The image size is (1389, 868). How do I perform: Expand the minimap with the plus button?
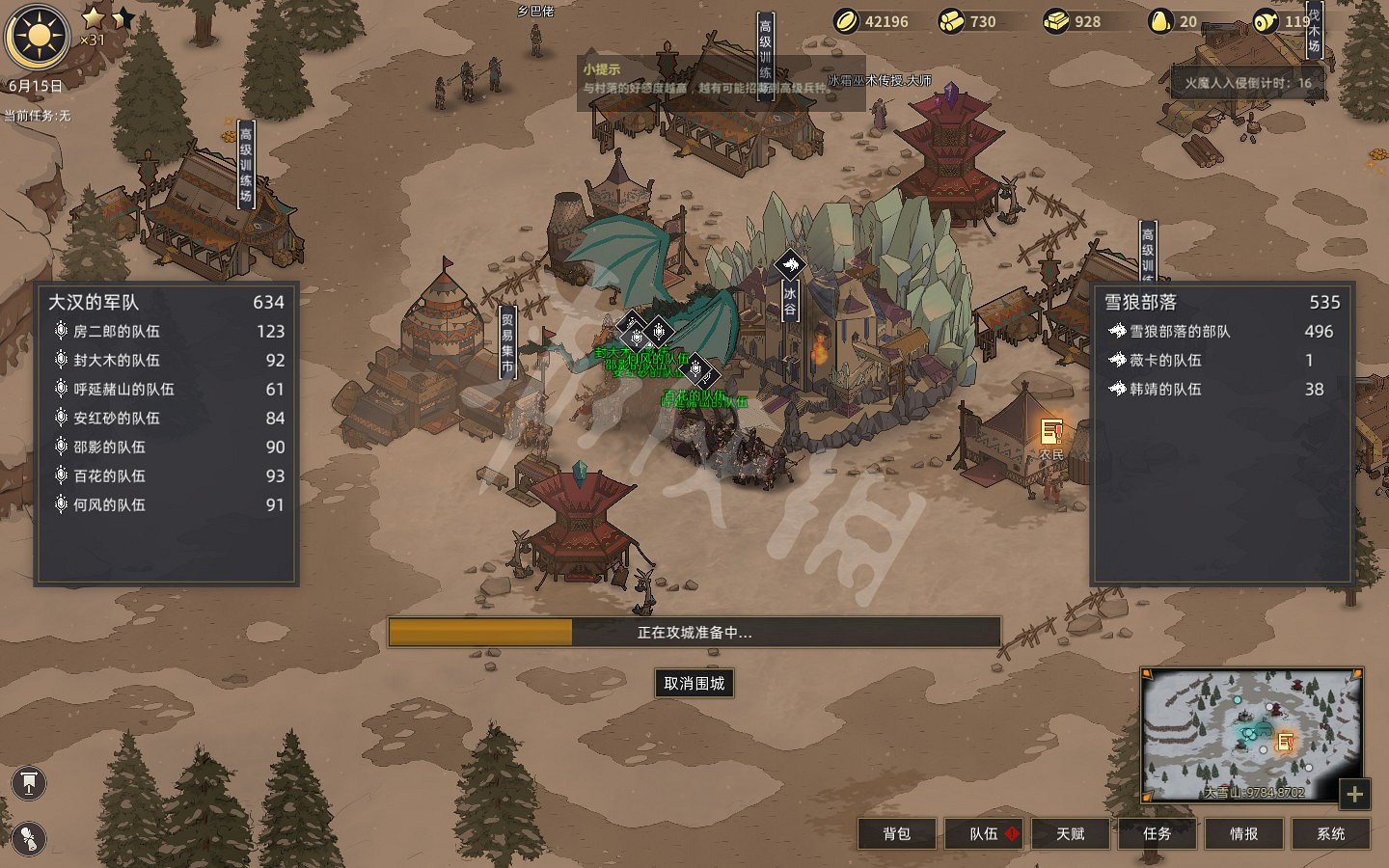1354,794
